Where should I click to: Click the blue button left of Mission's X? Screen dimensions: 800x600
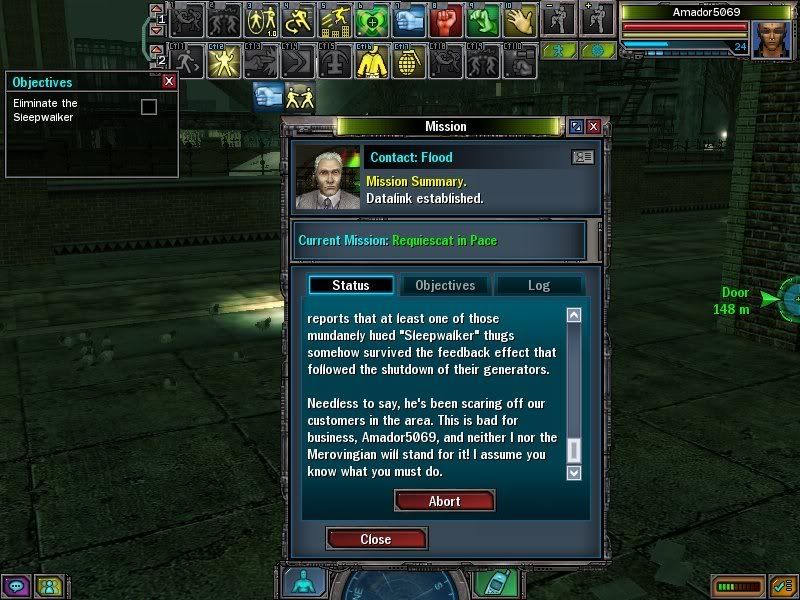(576, 127)
